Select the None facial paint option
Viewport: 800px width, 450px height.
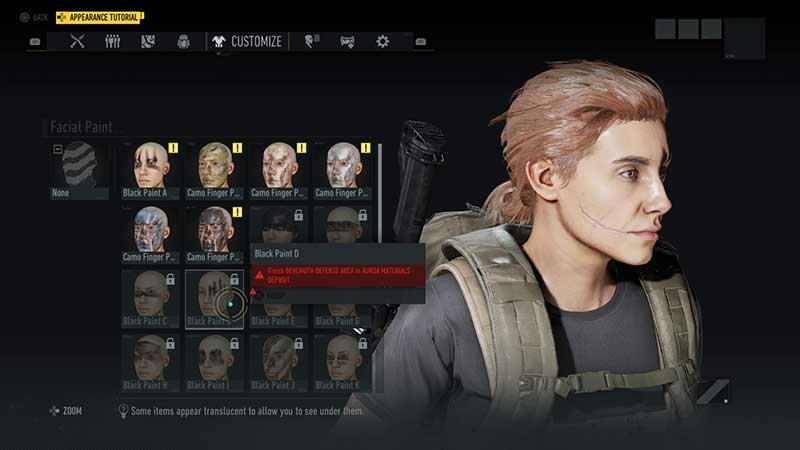click(79, 170)
